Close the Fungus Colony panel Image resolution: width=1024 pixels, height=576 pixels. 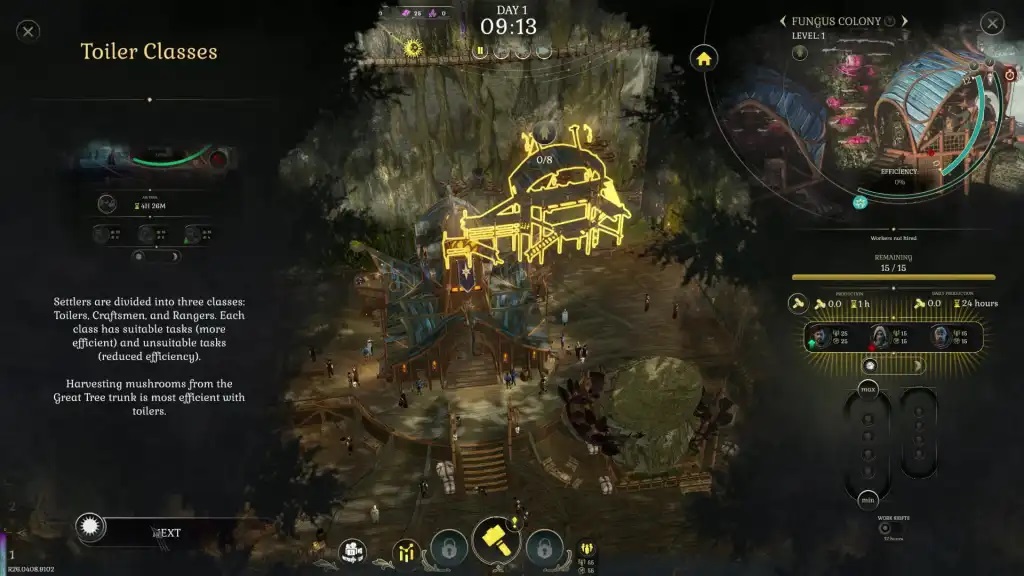991,23
